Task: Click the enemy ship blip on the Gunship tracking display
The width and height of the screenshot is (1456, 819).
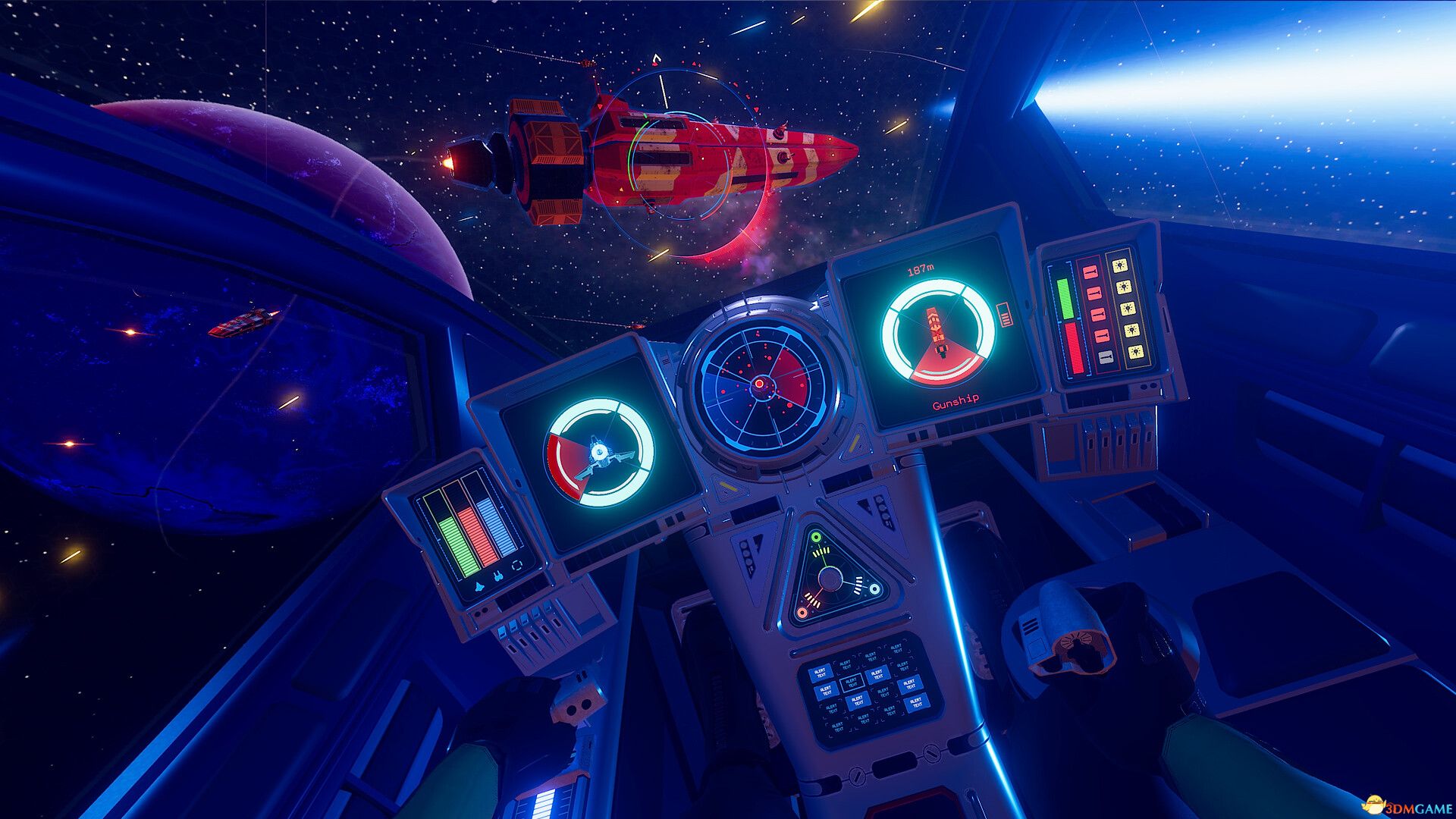Action: coord(934,328)
